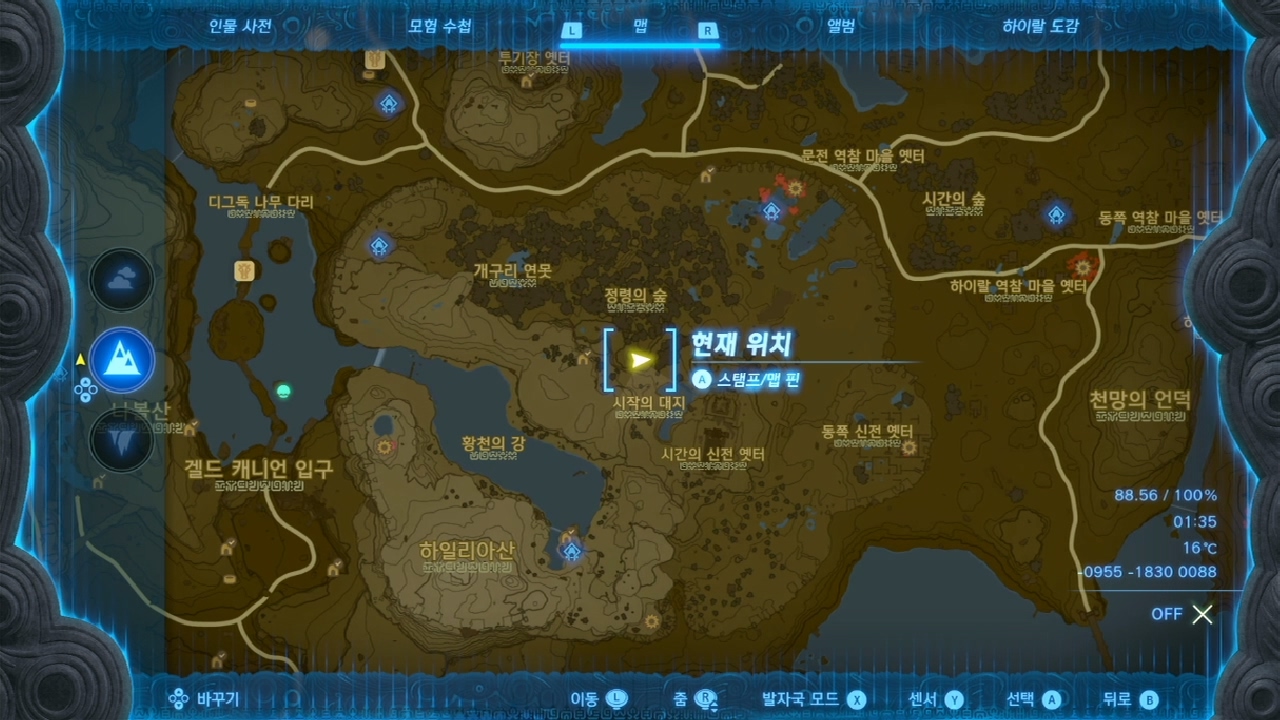Select the surface mountain layer icon

coord(121,361)
